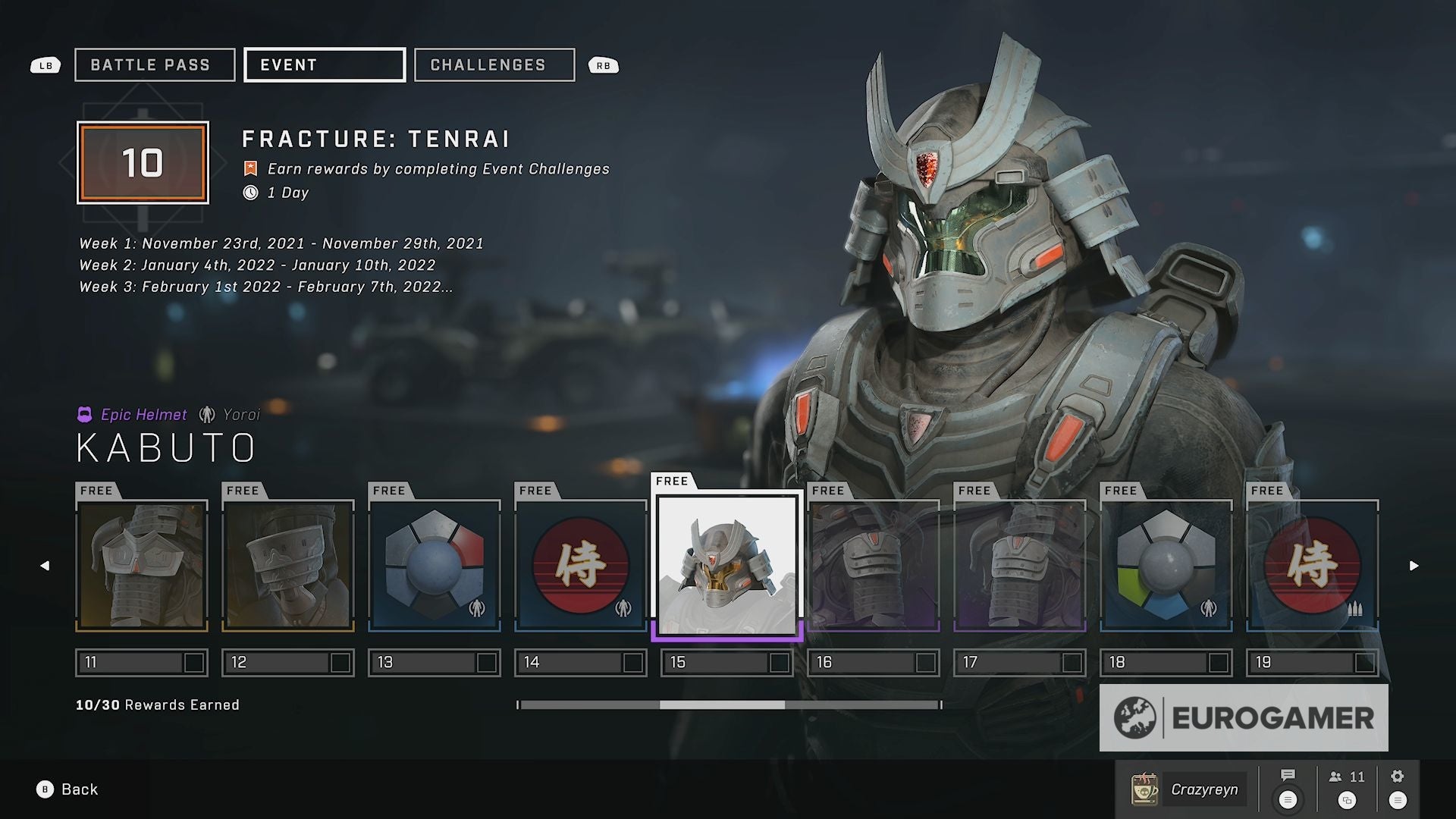This screenshot has height=819, width=1456.
Task: Show previous rewards with the left arrow
Action: pyautogui.click(x=45, y=566)
